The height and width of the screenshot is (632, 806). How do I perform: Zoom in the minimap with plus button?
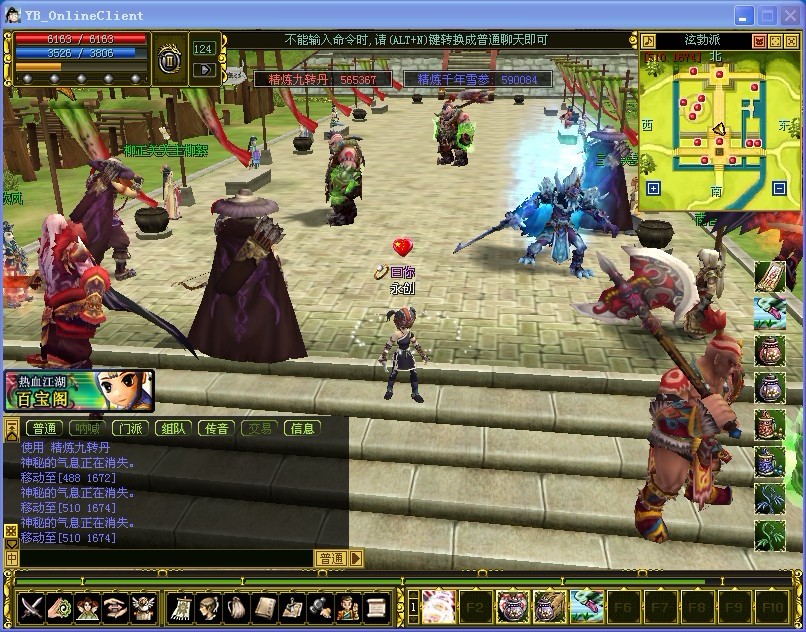[x=653, y=188]
